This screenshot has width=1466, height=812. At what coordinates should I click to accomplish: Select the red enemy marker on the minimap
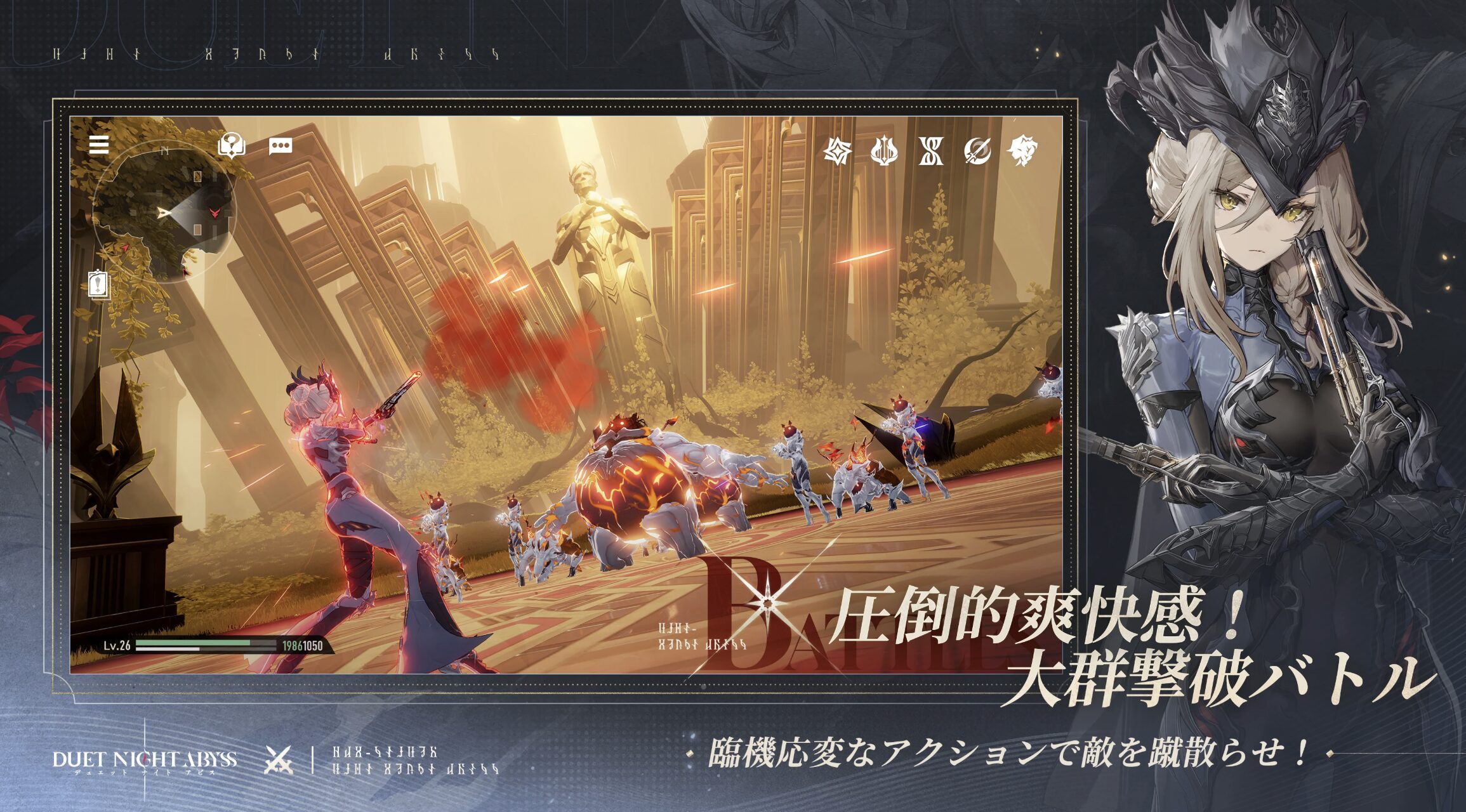(215, 212)
